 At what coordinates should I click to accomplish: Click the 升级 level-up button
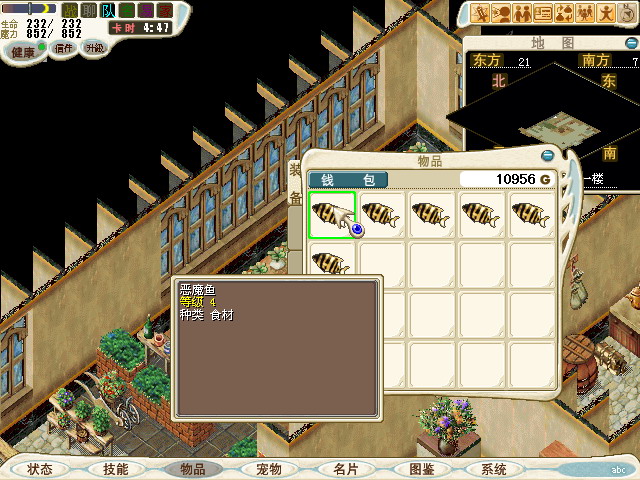click(x=94, y=48)
